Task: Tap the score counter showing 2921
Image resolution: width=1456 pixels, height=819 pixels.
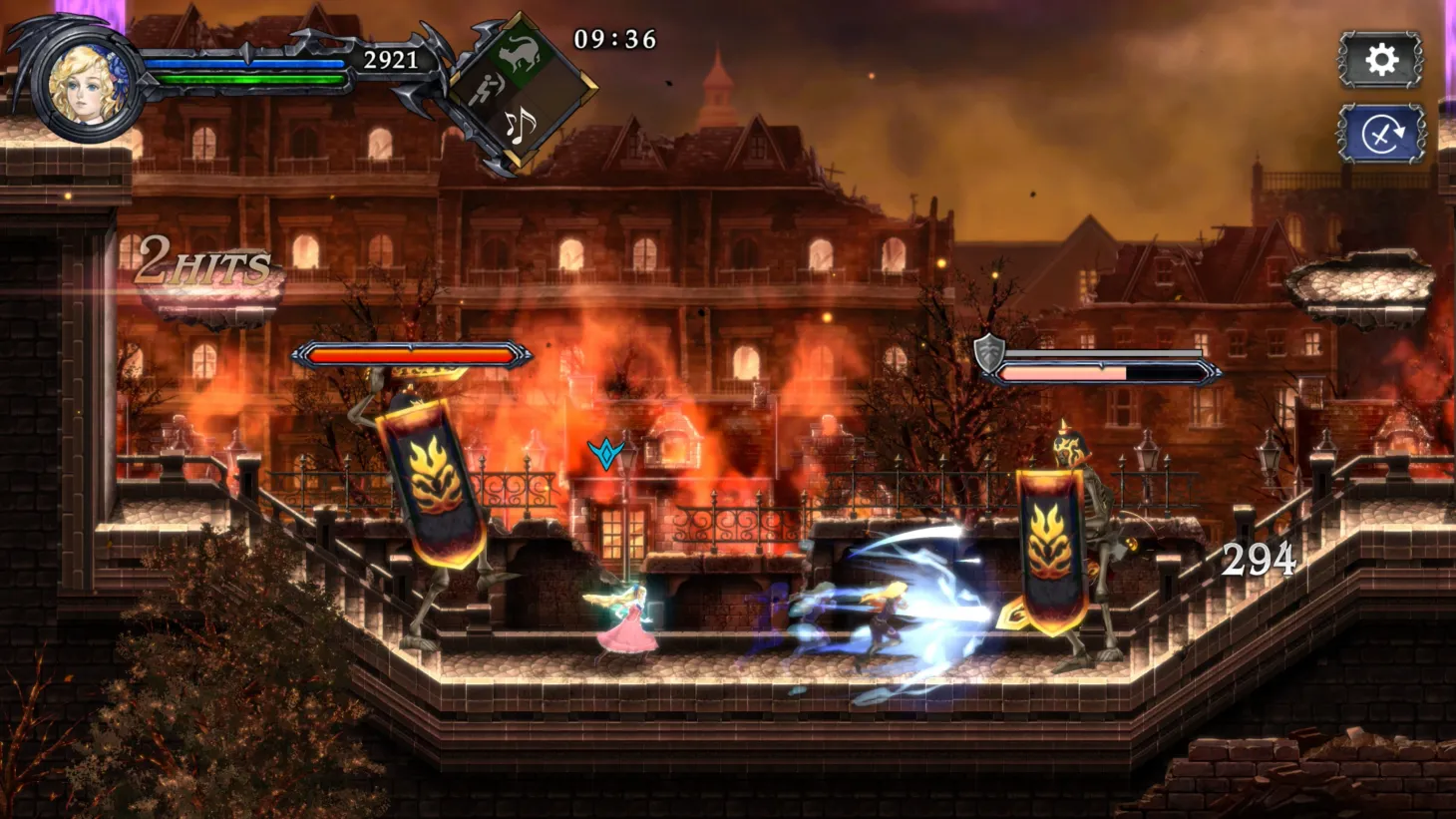Action: coord(389,58)
